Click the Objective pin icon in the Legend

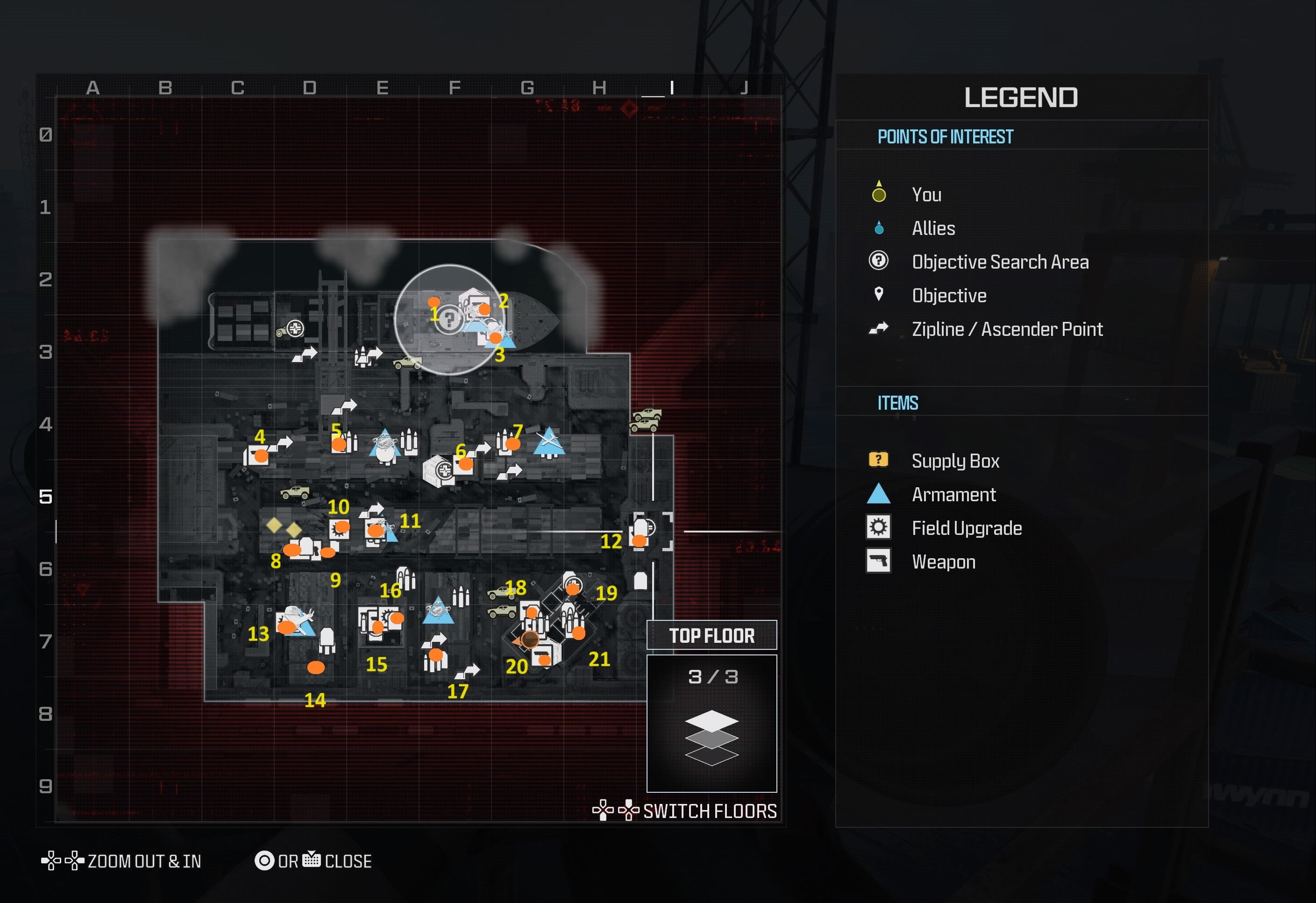[x=878, y=295]
